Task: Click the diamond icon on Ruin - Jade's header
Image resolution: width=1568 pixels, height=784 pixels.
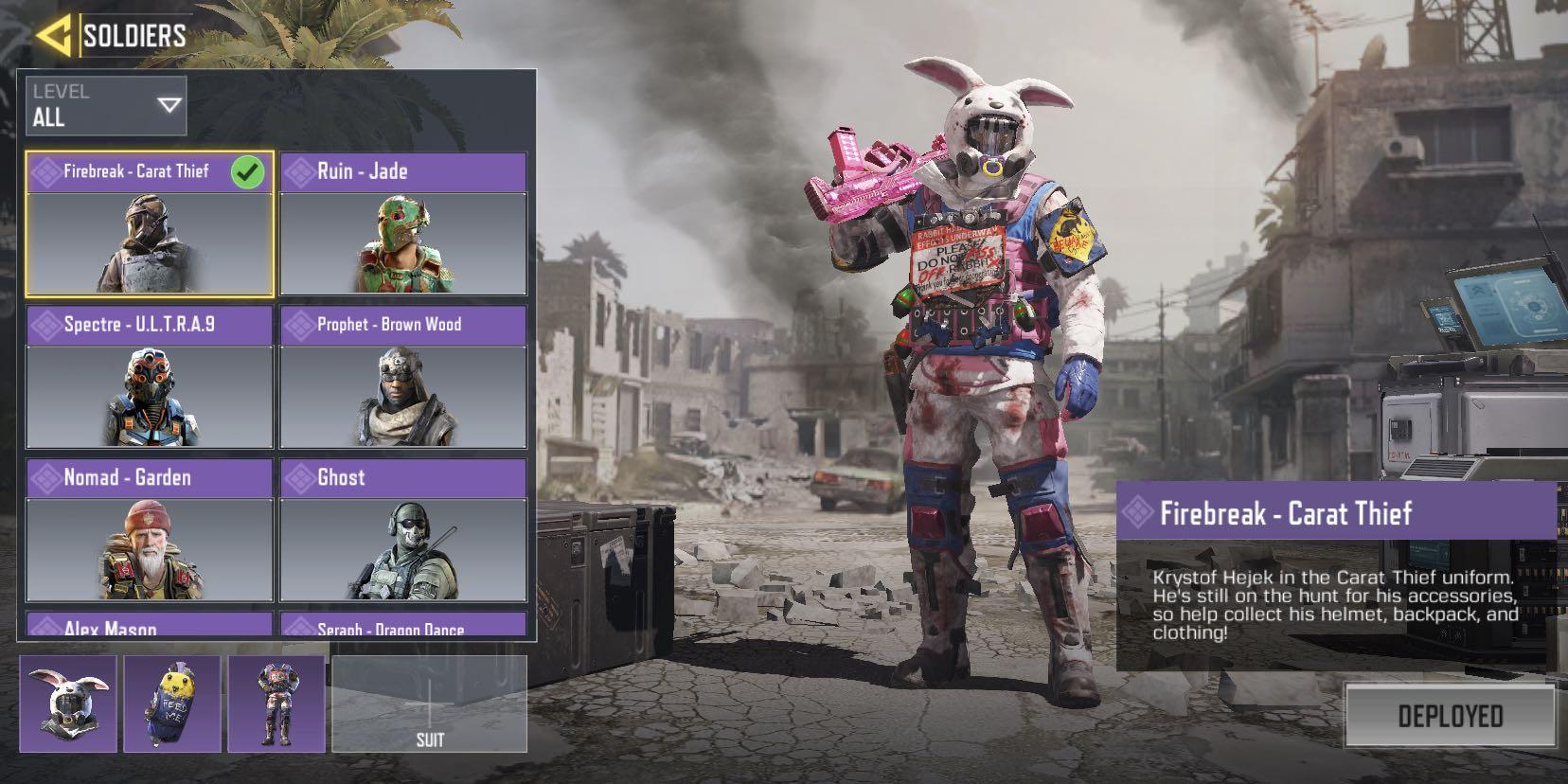Action: [302, 171]
